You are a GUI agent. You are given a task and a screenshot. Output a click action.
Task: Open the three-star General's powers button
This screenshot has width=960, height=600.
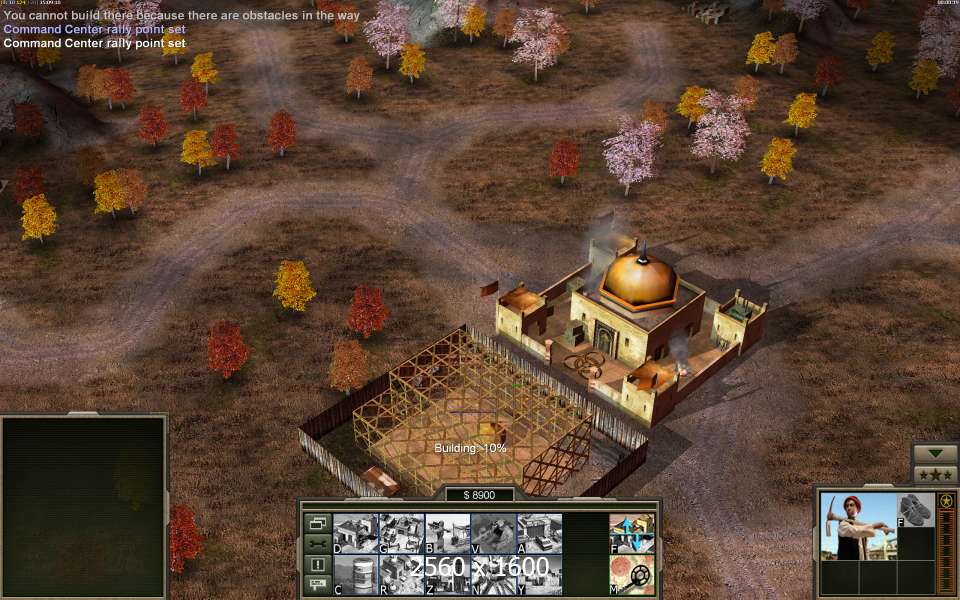(935, 475)
